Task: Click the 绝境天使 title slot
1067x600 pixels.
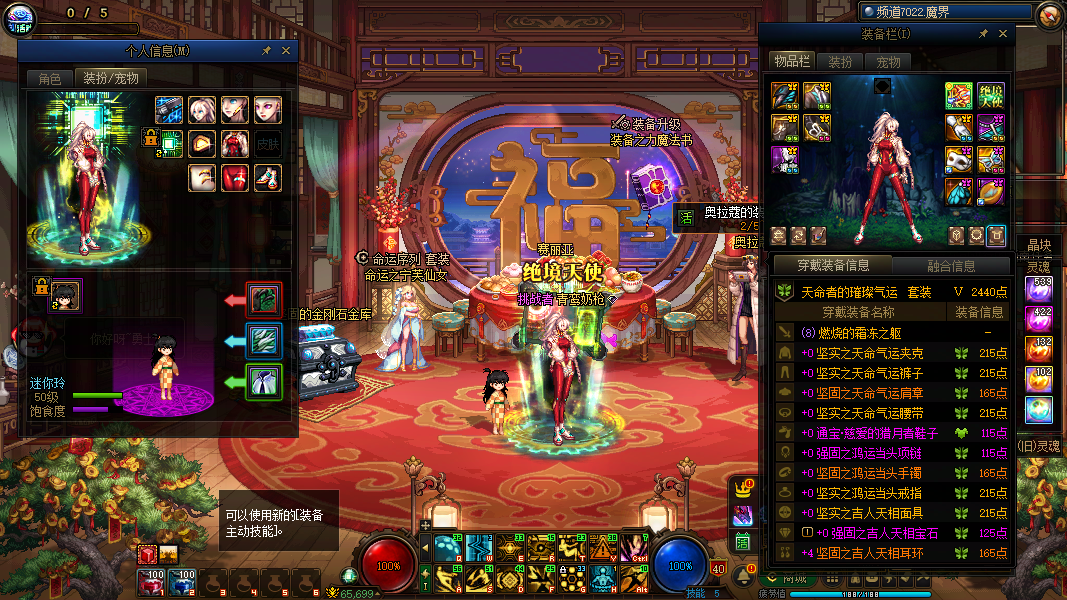Action: click(990, 96)
